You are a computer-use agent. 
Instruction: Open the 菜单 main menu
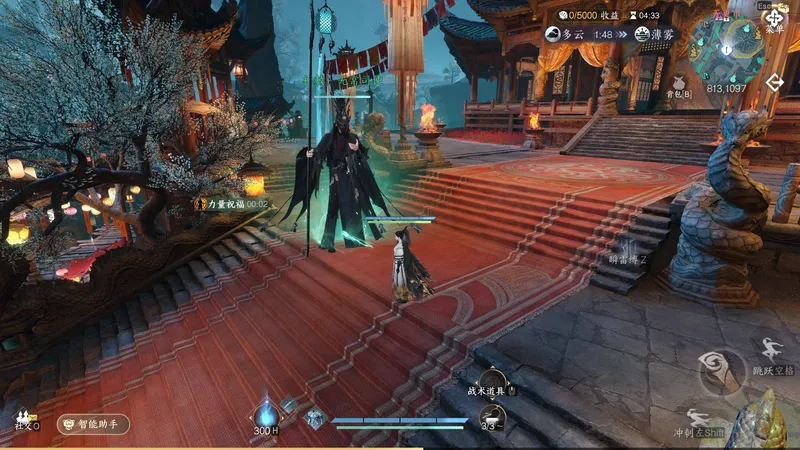click(x=775, y=20)
